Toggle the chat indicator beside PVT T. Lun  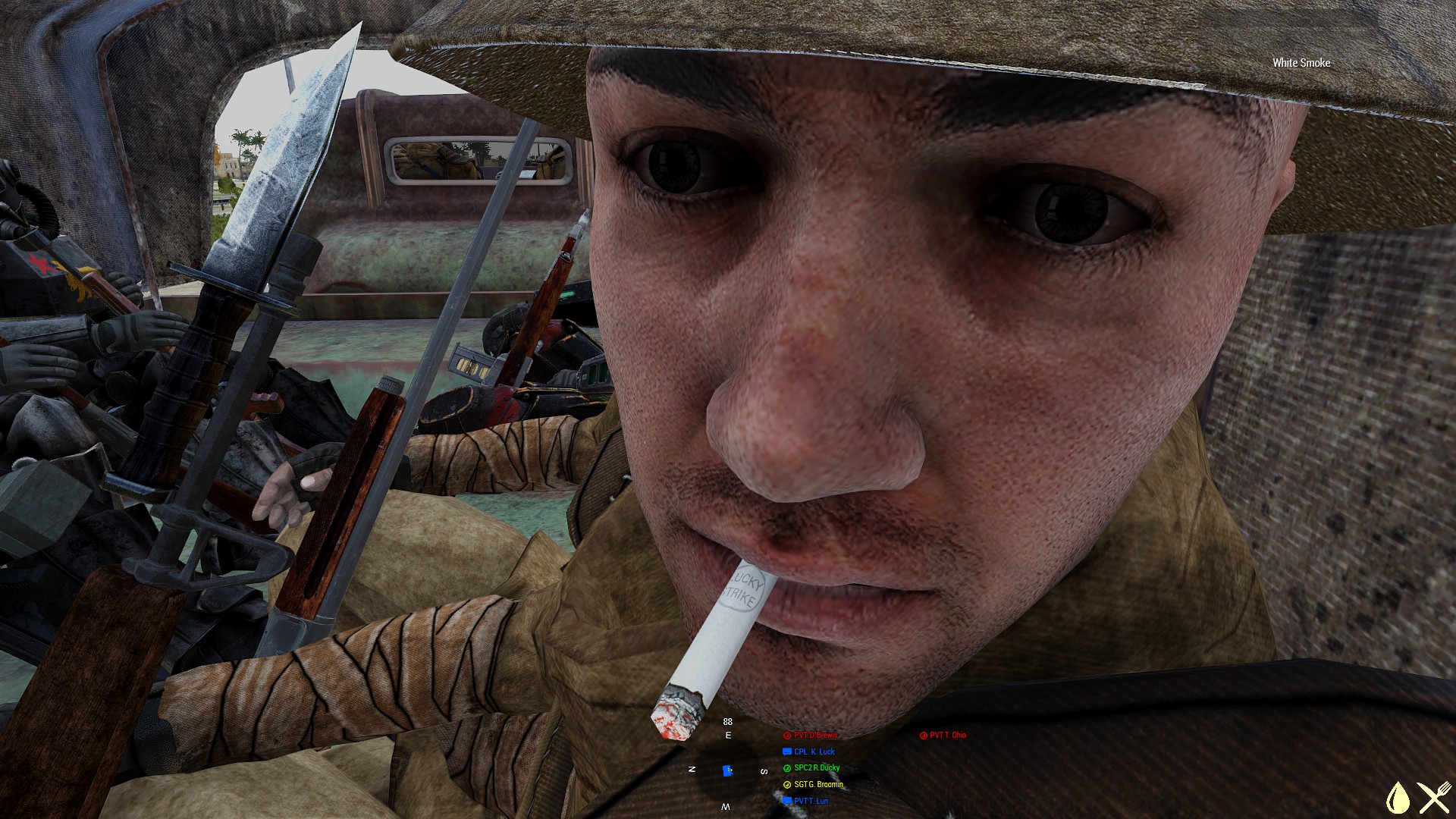[x=786, y=801]
